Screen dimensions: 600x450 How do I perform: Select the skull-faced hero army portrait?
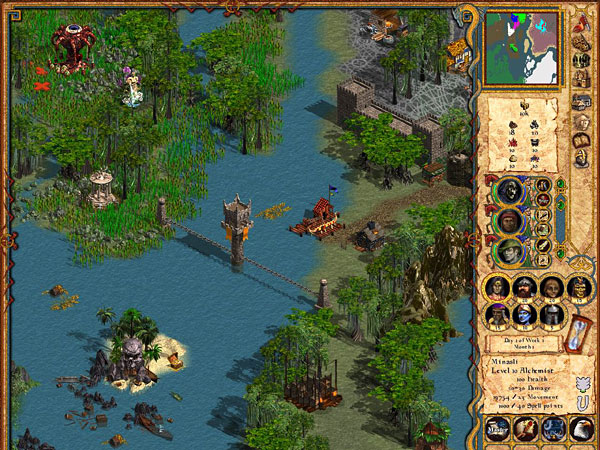(x=509, y=190)
